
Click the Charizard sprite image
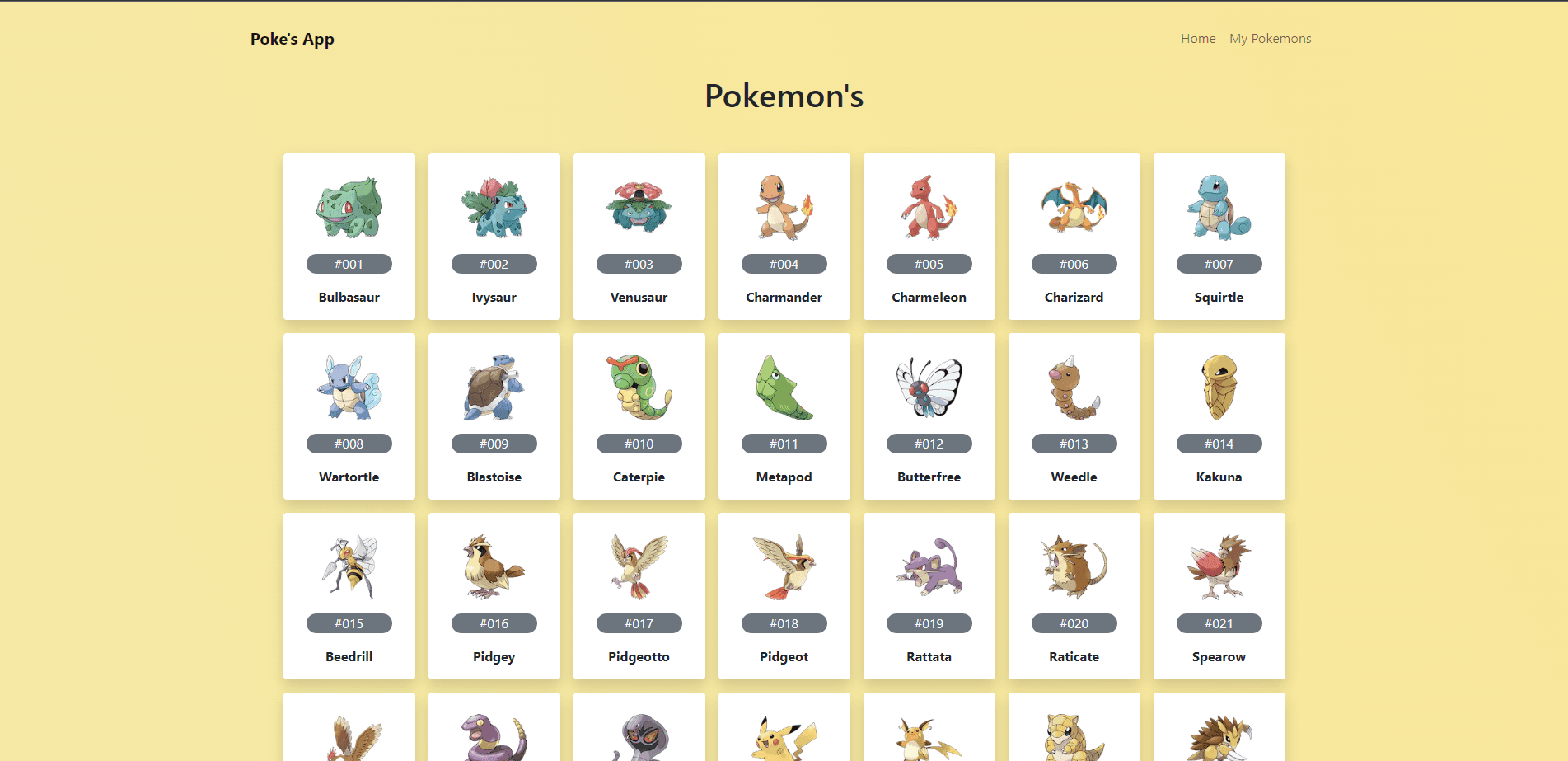point(1074,206)
